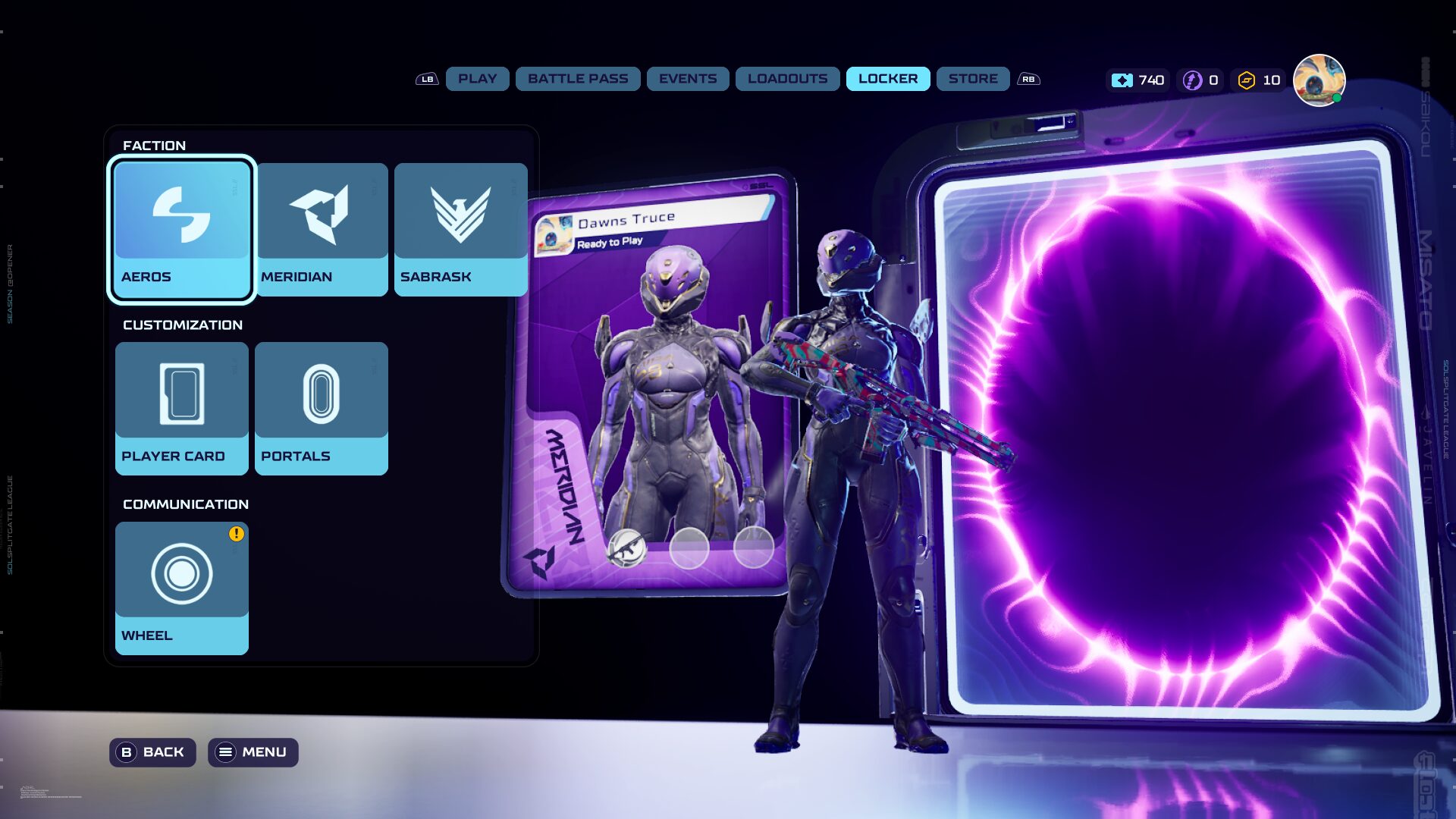Open the player profile avatar
This screenshot has height=819, width=1456.
click(x=1318, y=80)
